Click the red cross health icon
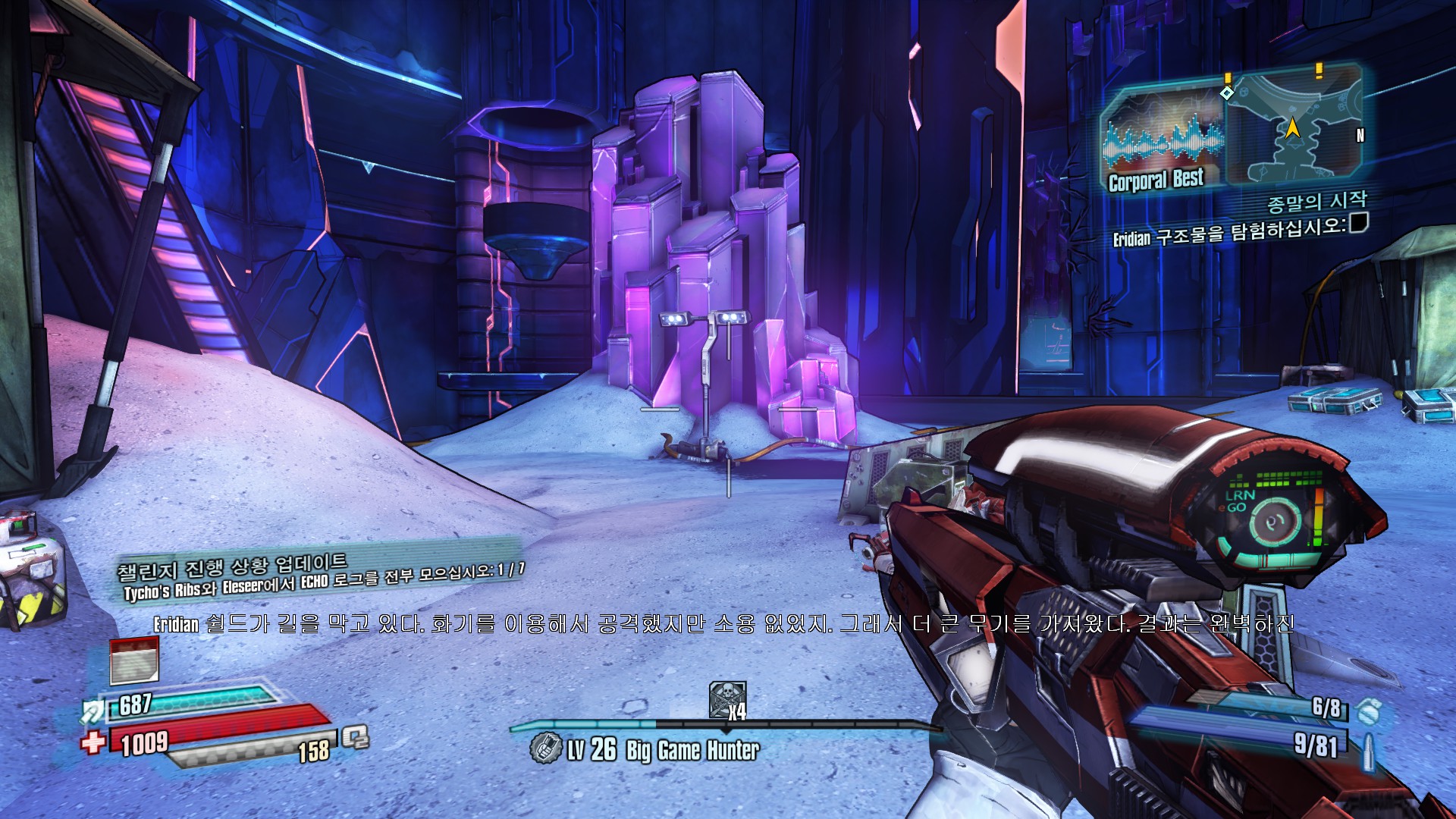 point(93,741)
